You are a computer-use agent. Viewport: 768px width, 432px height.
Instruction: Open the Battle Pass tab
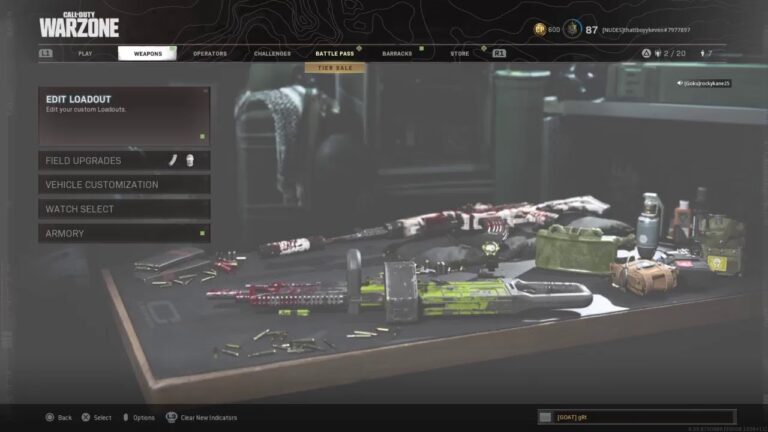pos(334,53)
